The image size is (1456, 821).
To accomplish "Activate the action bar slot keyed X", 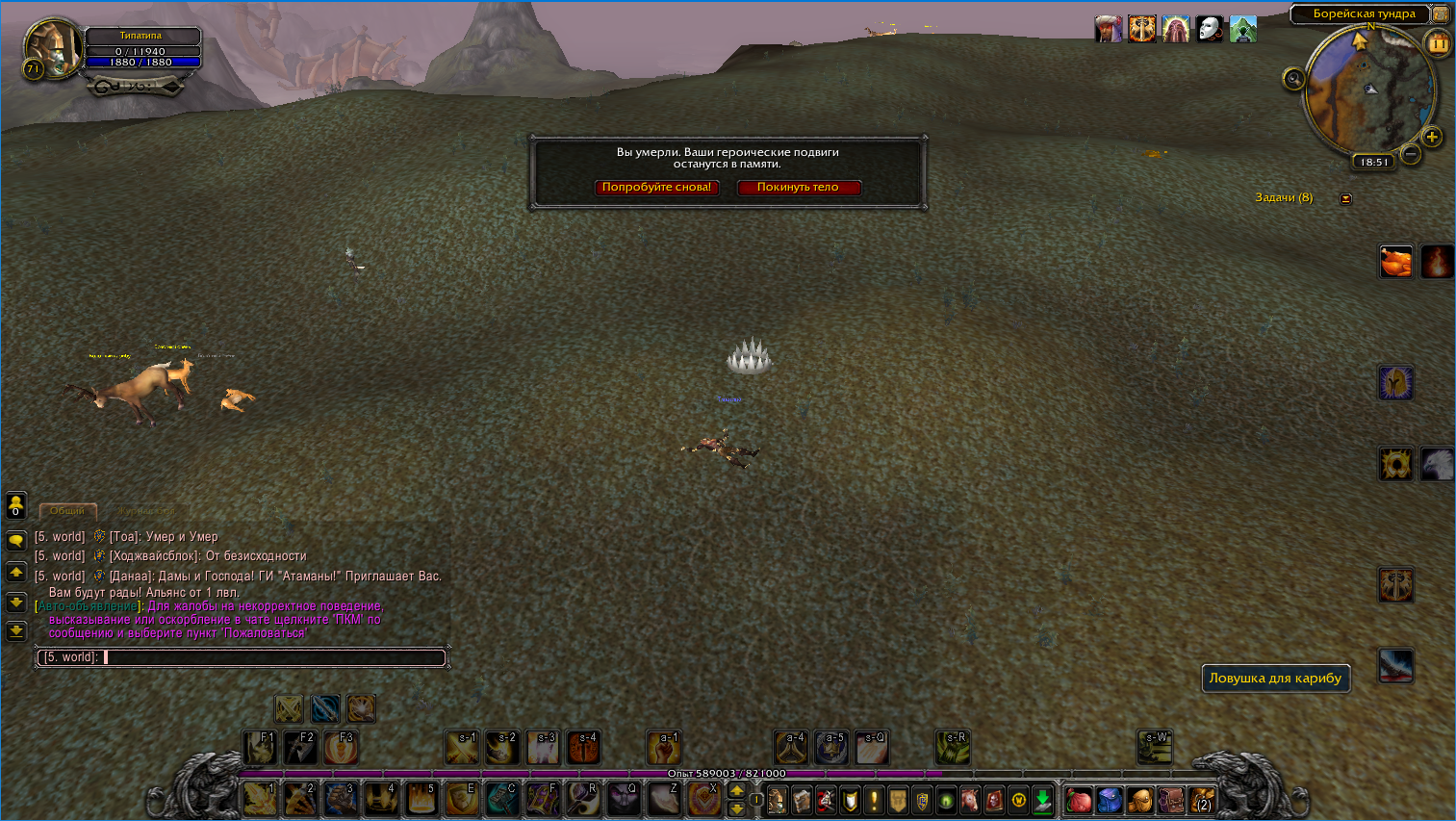I will [x=703, y=799].
